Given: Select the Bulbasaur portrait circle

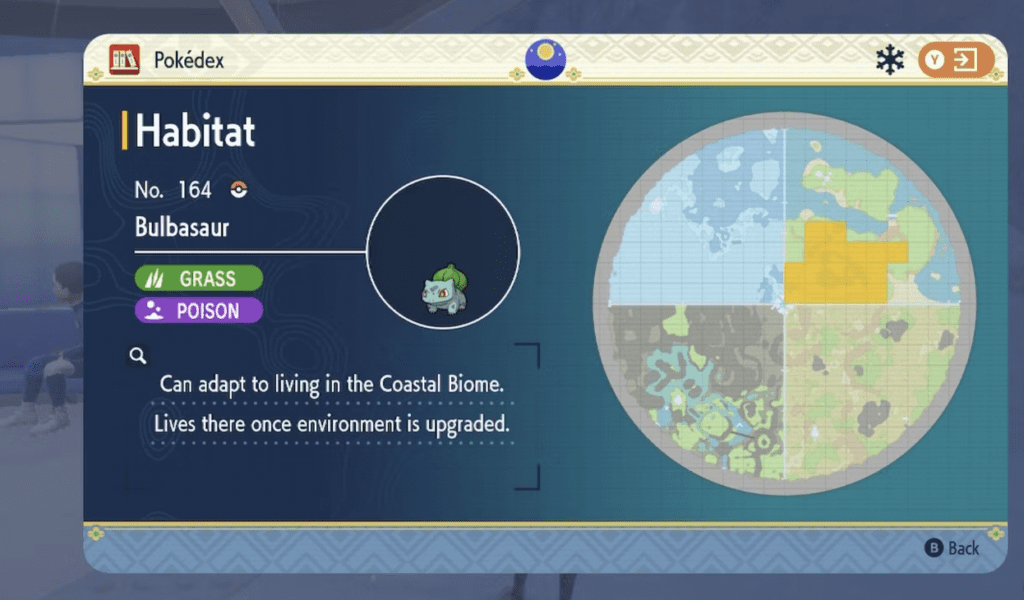Looking at the screenshot, I should pyautogui.click(x=443, y=252).
